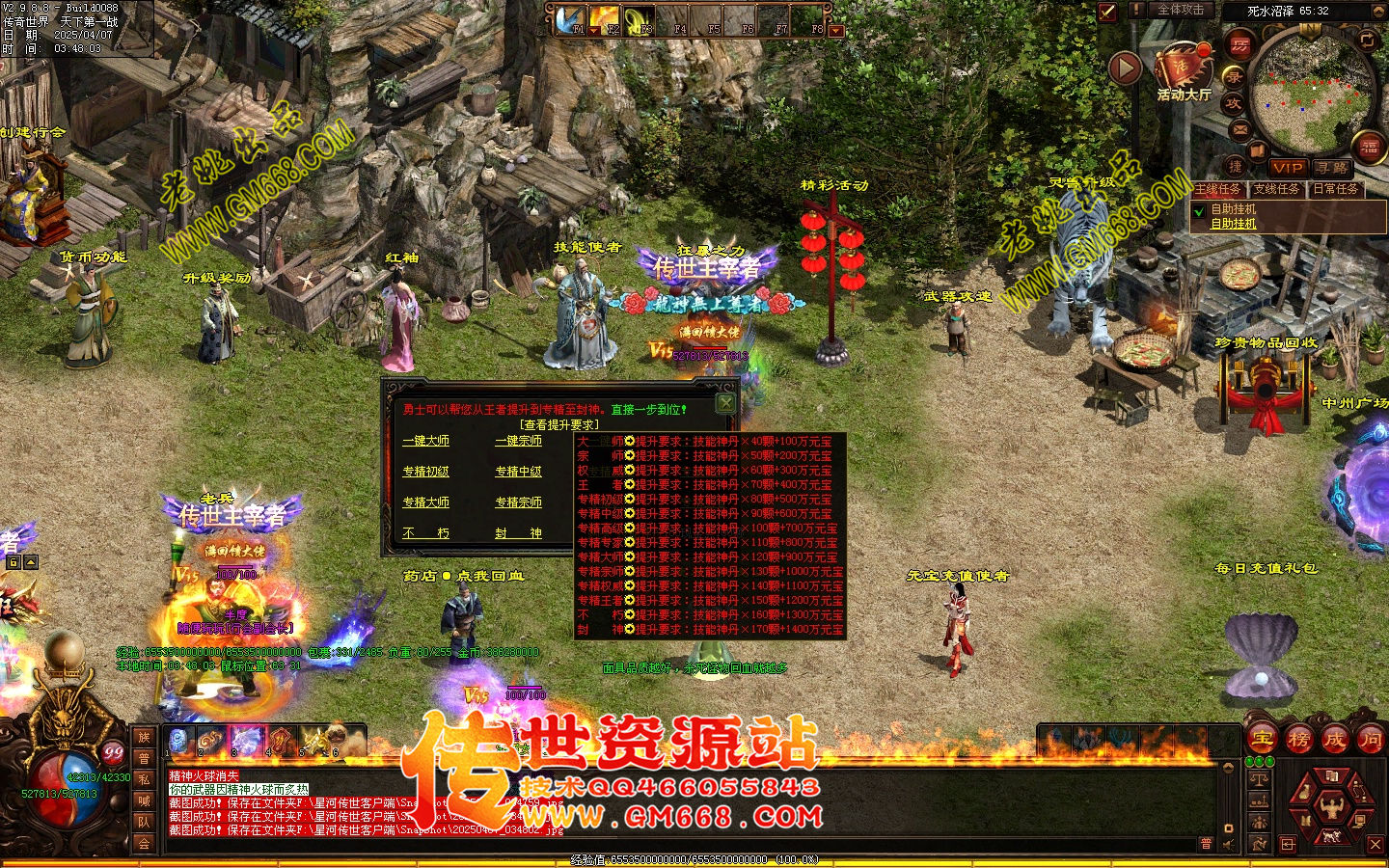Open the 宝 treasure shop button
1389x868 pixels.
1262,740
